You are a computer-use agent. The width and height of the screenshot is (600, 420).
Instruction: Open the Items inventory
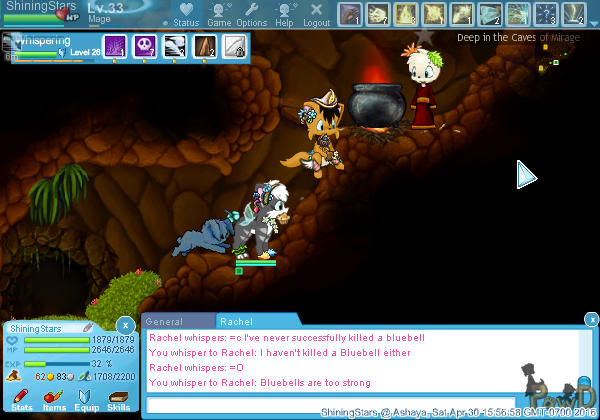click(54, 401)
